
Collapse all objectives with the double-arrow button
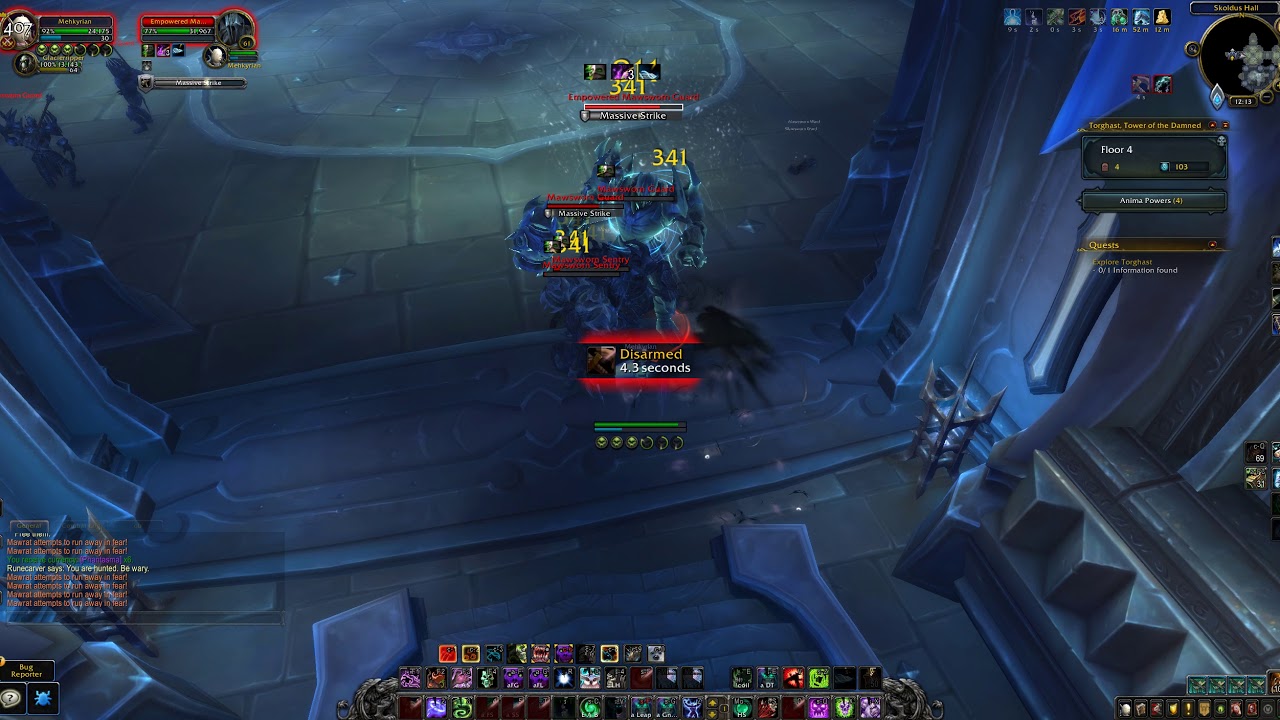pos(1225,125)
